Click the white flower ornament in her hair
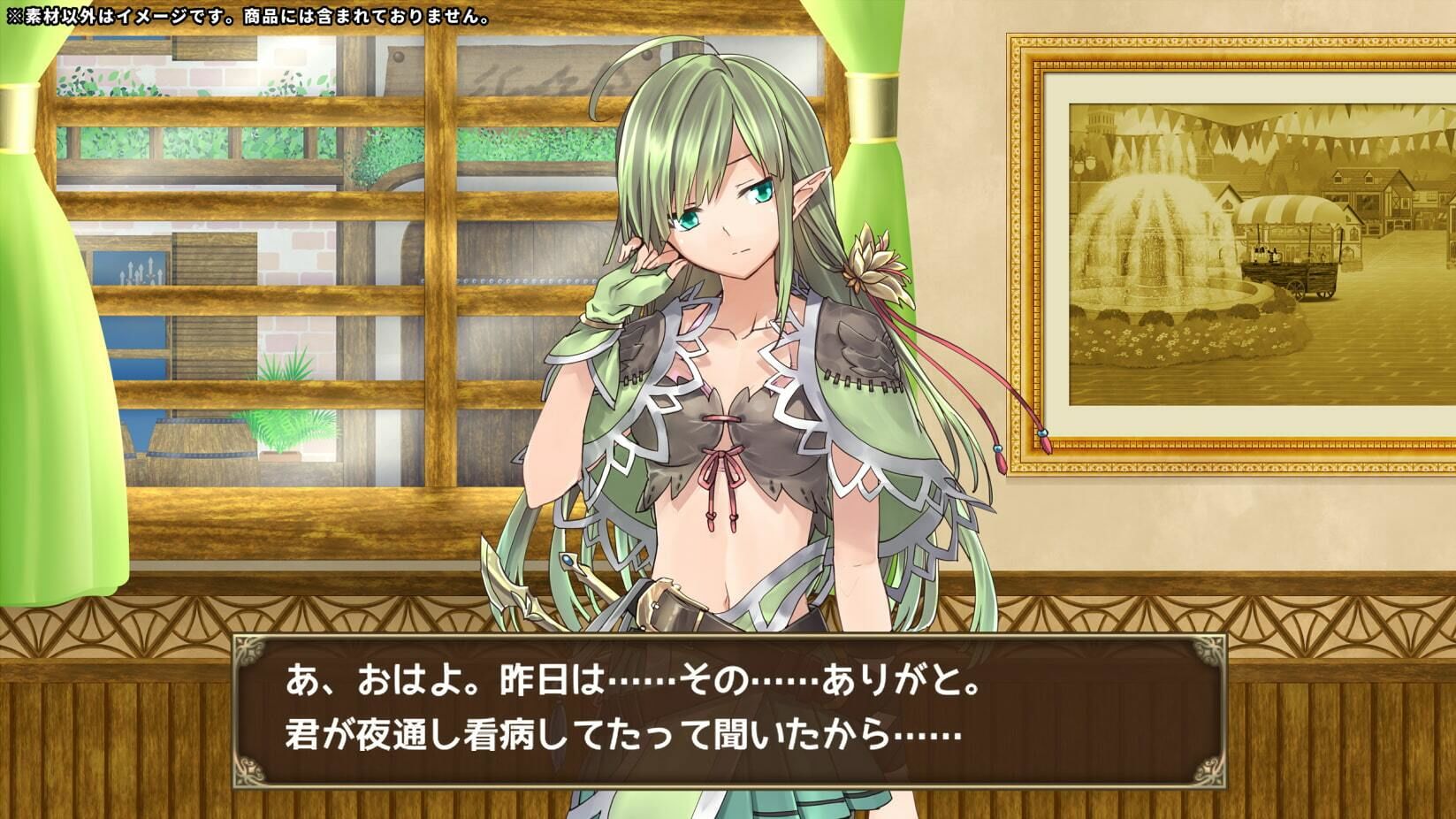This screenshot has height=819, width=1456. pos(869,261)
